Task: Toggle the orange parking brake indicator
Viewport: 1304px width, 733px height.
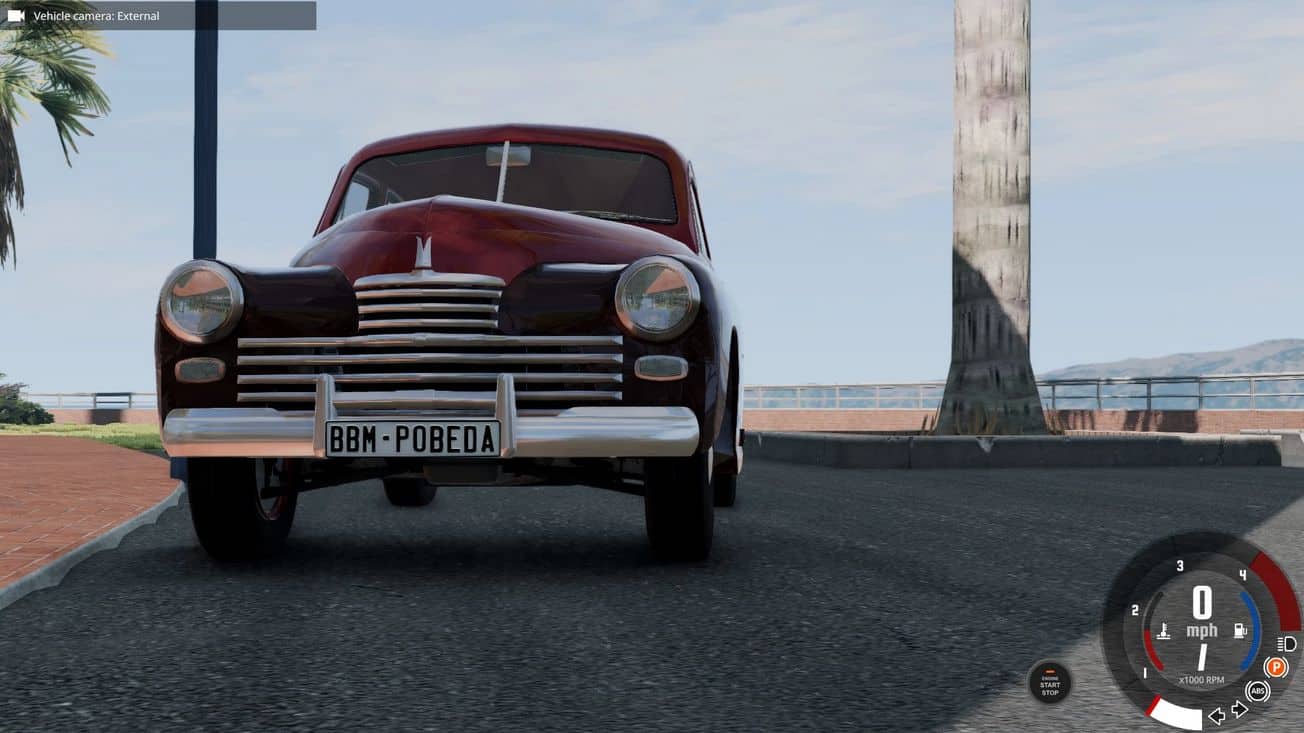Action: pyautogui.click(x=1275, y=667)
